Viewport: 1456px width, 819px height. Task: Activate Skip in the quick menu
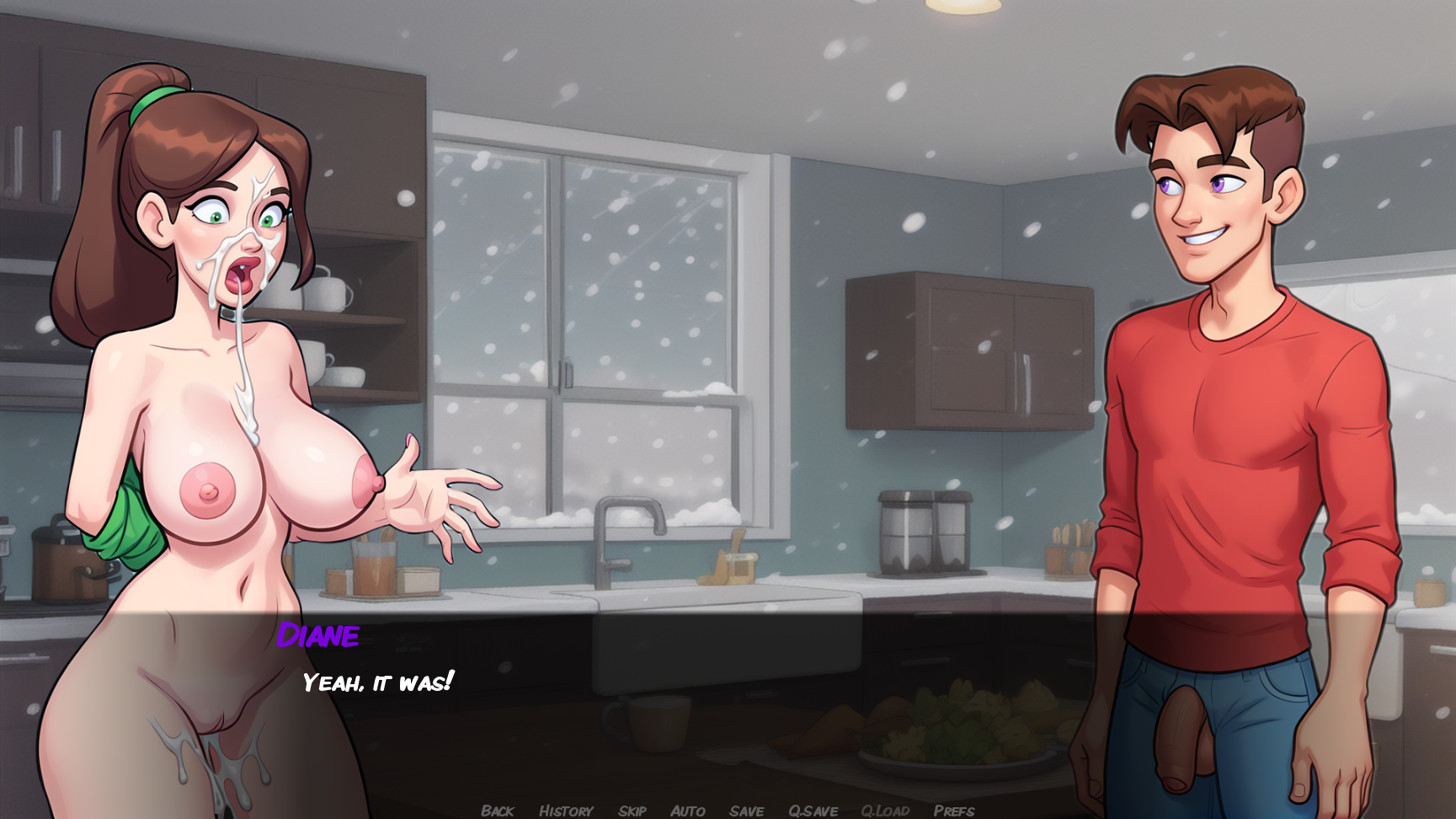point(632,811)
